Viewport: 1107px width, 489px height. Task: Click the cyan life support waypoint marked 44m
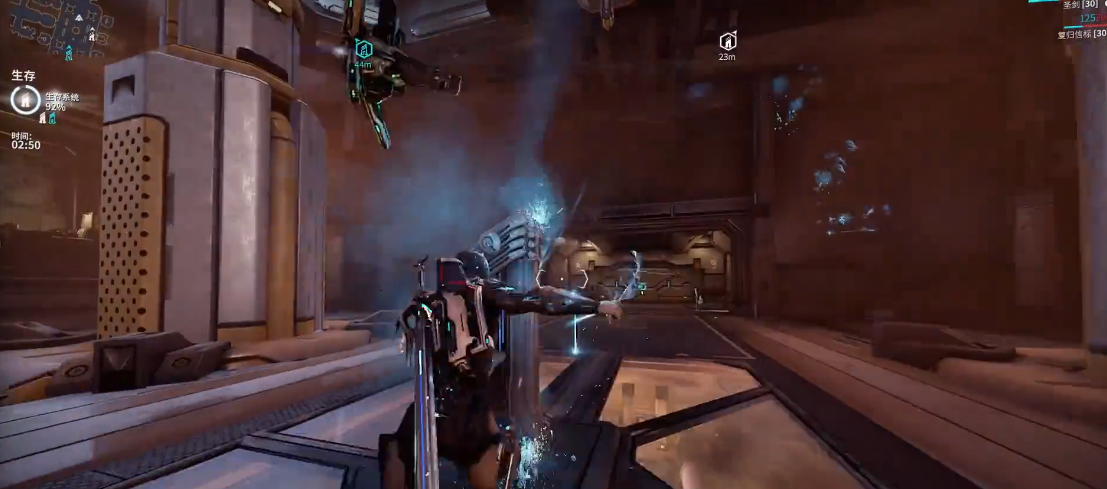363,48
